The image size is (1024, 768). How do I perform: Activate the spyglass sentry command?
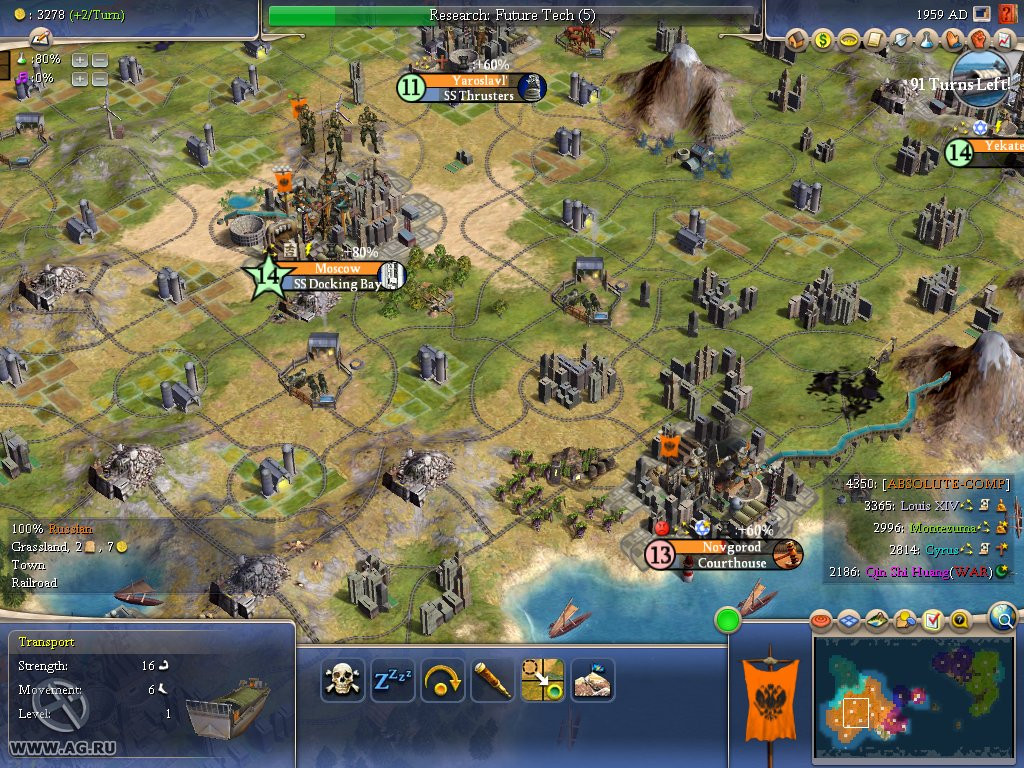[x=492, y=681]
